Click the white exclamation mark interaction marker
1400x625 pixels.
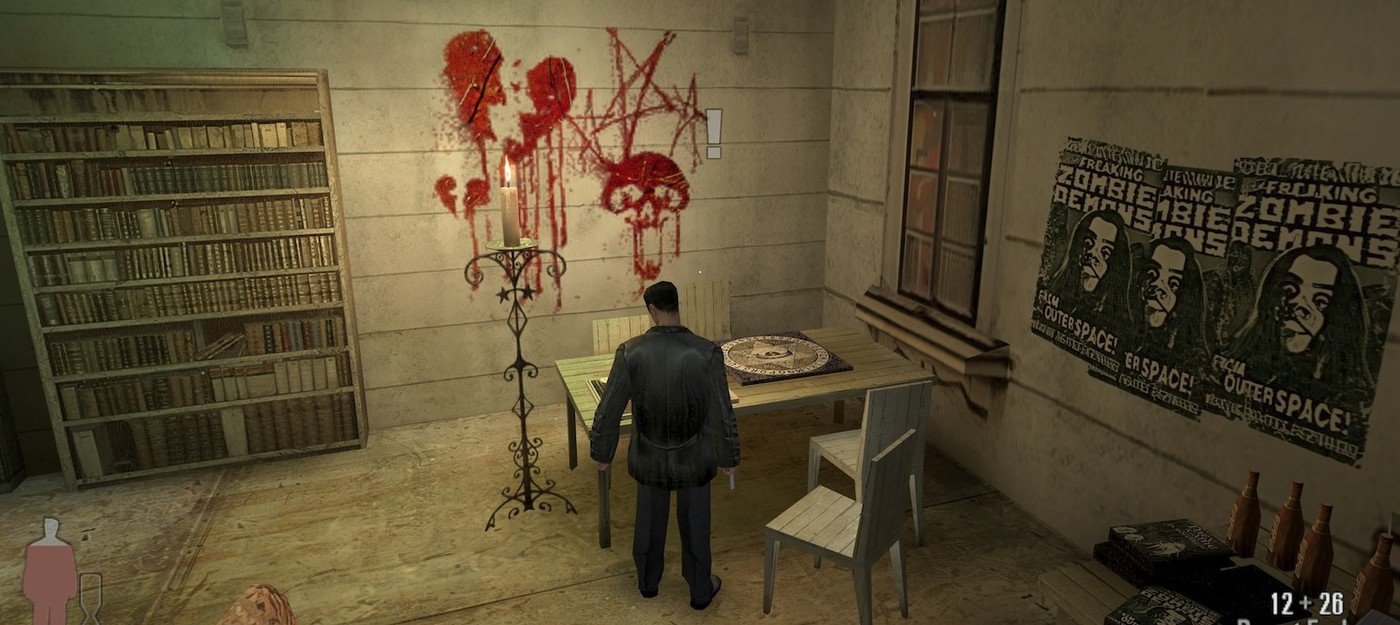coord(713,133)
